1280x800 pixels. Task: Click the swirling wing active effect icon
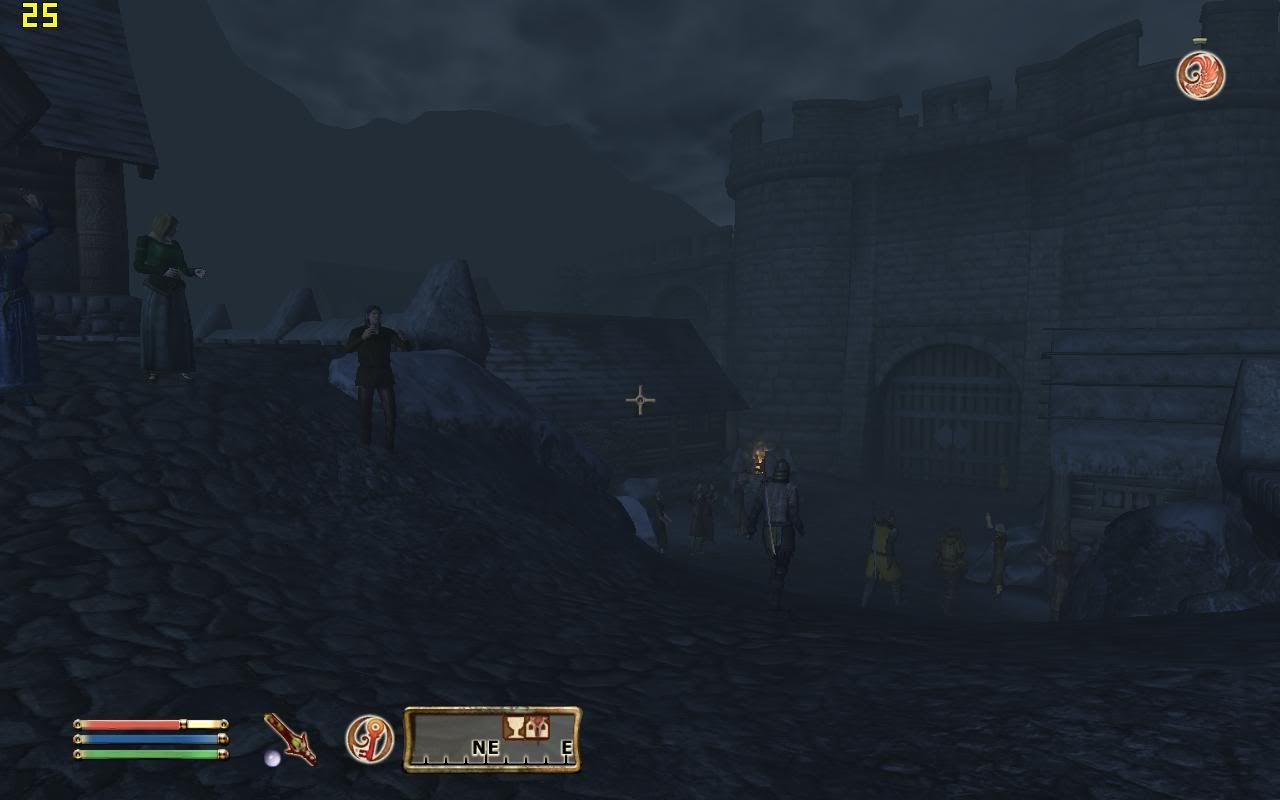click(1200, 75)
